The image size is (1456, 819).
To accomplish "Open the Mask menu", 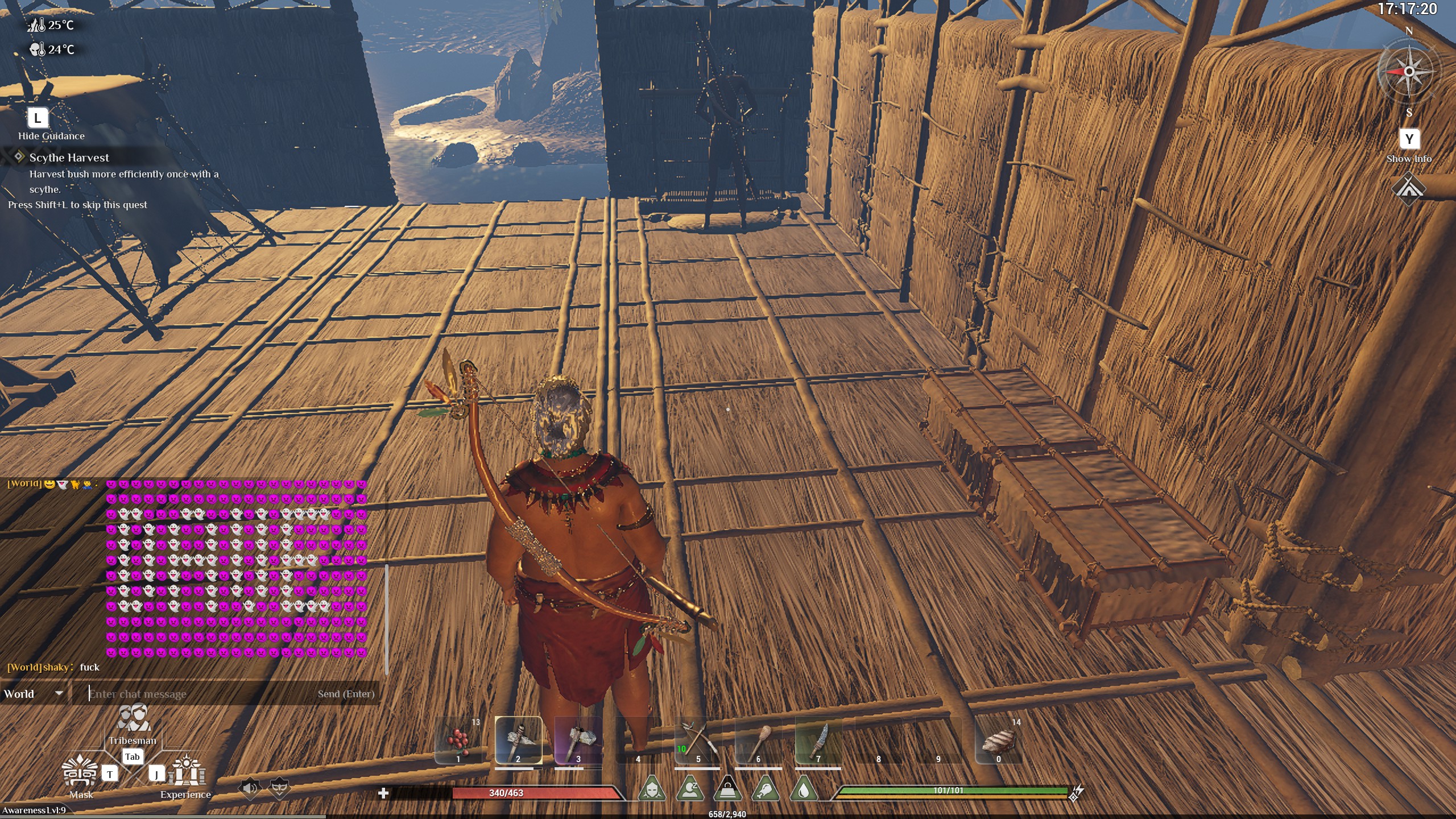I will click(80, 772).
